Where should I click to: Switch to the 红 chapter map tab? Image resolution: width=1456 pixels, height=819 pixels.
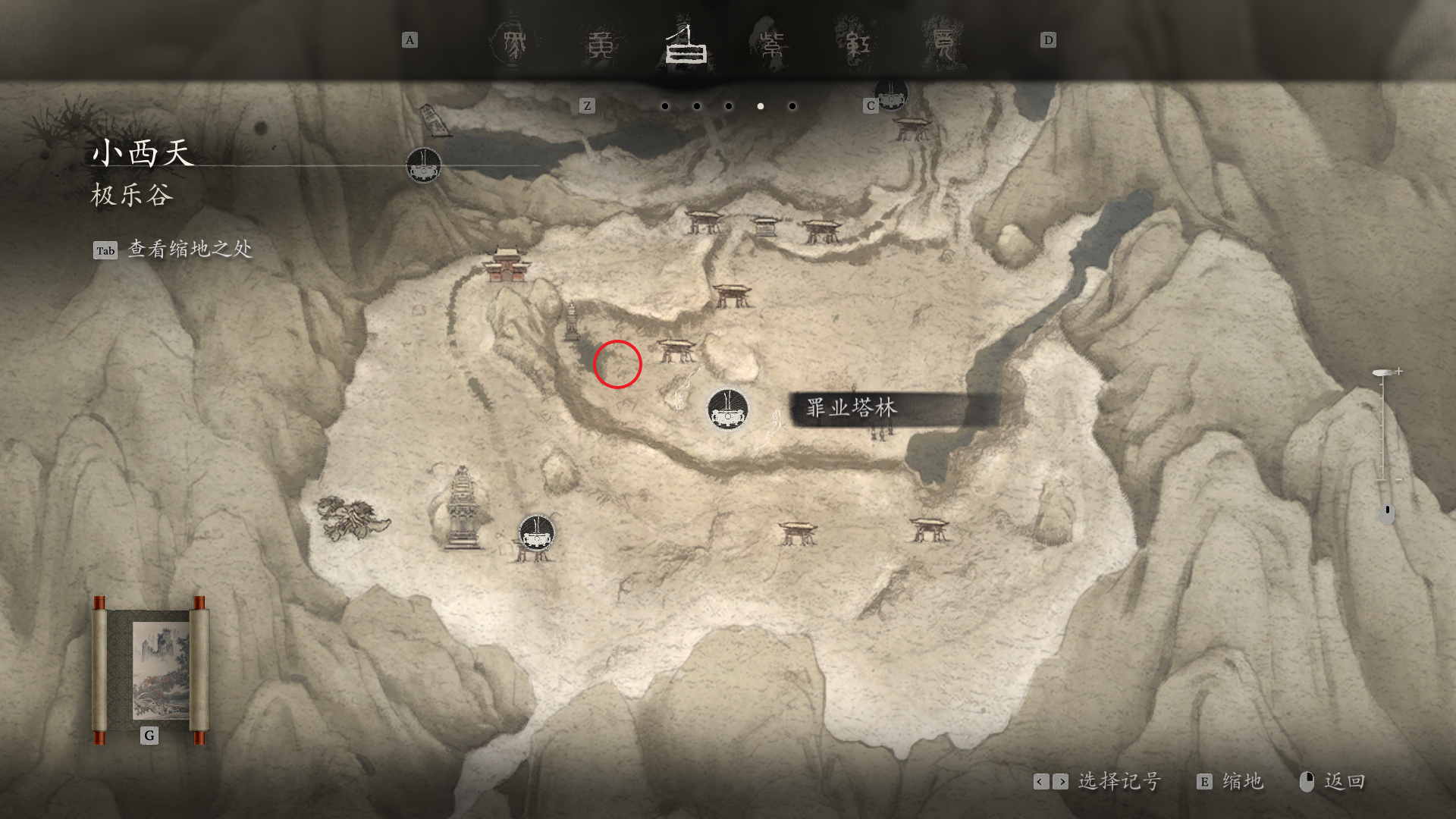pyautogui.click(x=858, y=45)
